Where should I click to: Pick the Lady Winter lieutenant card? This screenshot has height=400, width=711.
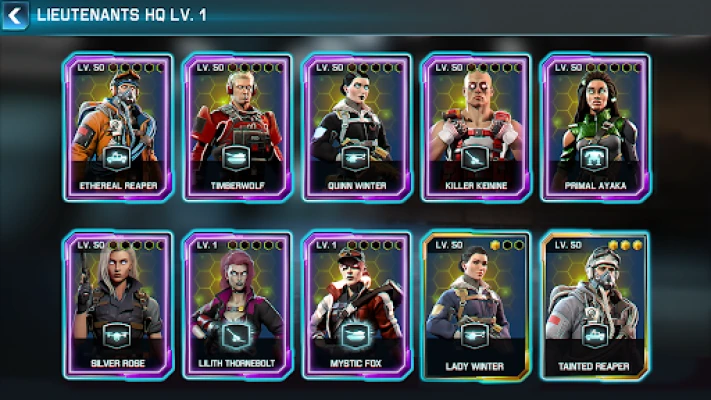tap(476, 305)
